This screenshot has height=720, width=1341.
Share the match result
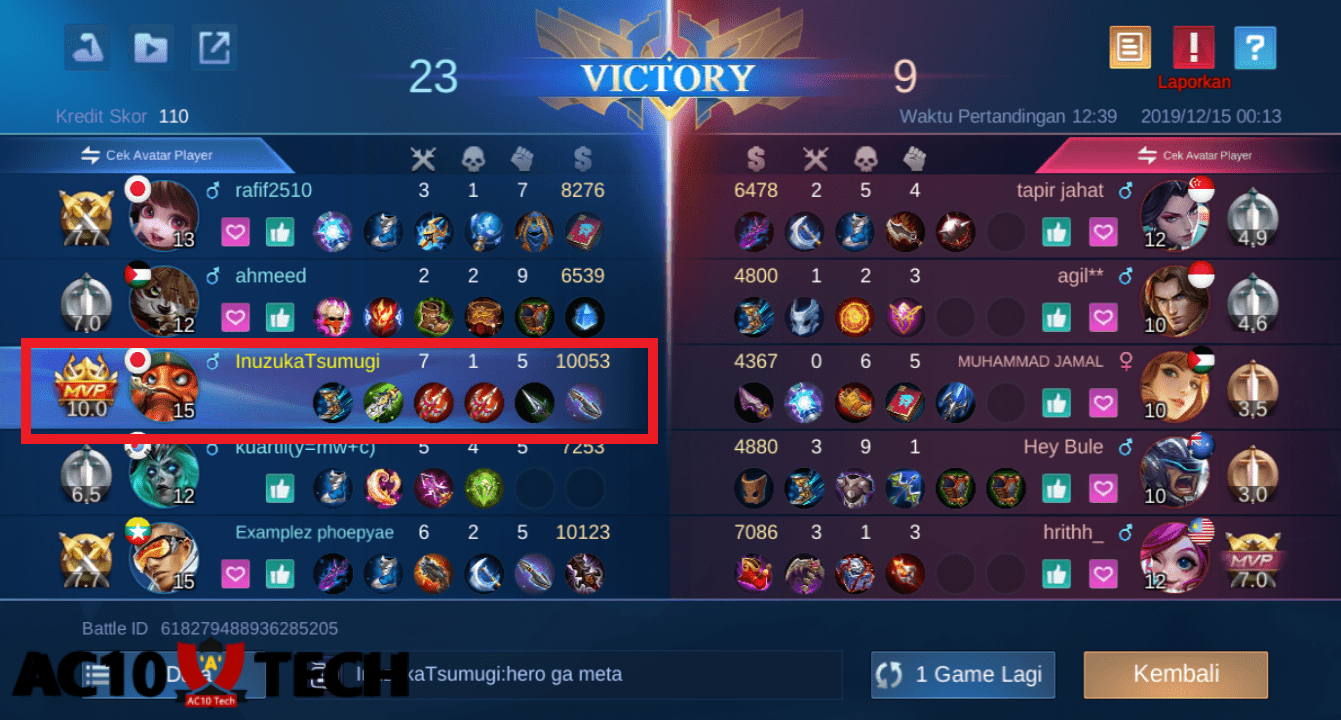click(214, 47)
